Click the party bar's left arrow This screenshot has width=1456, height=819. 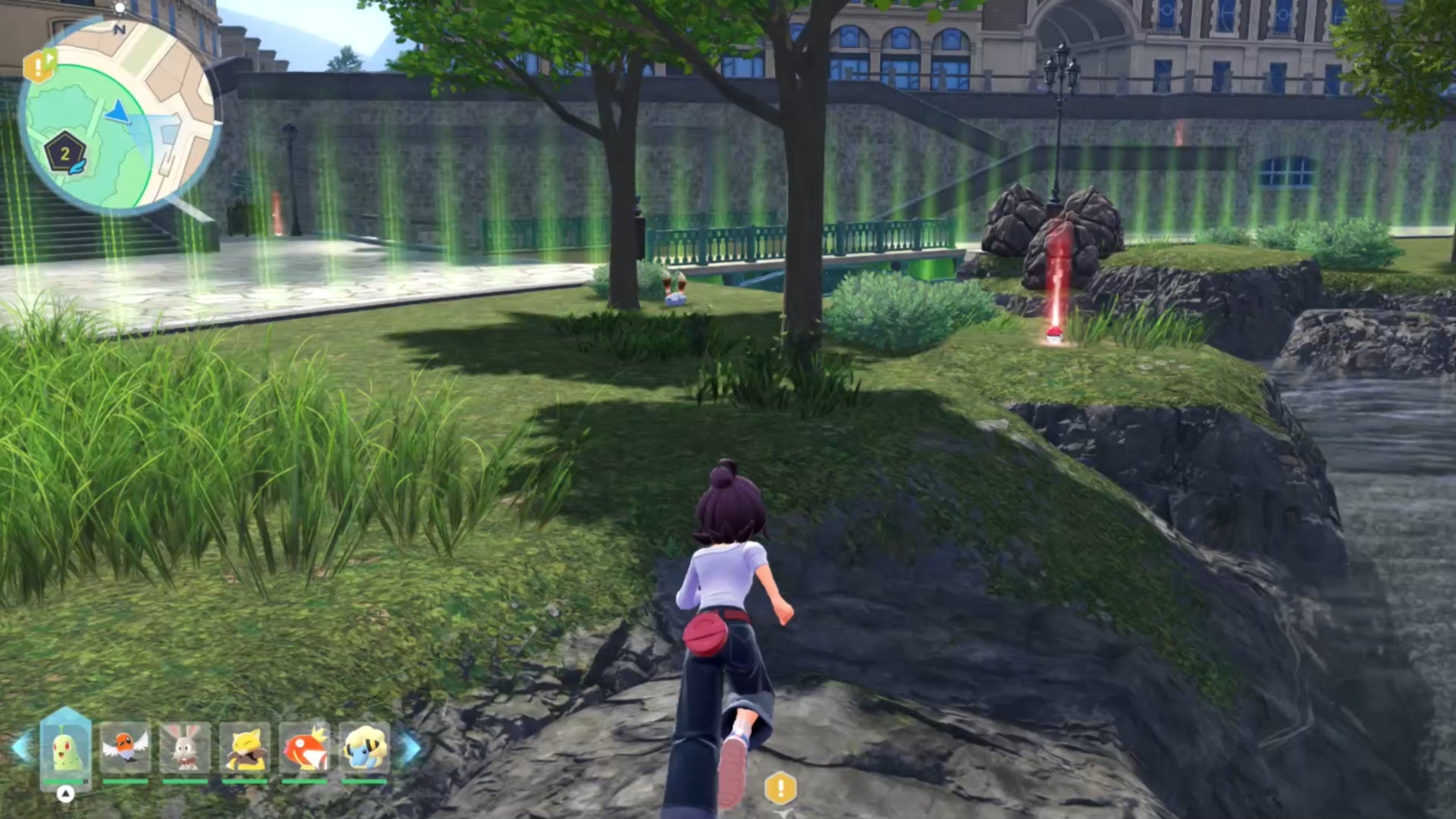coord(21,748)
